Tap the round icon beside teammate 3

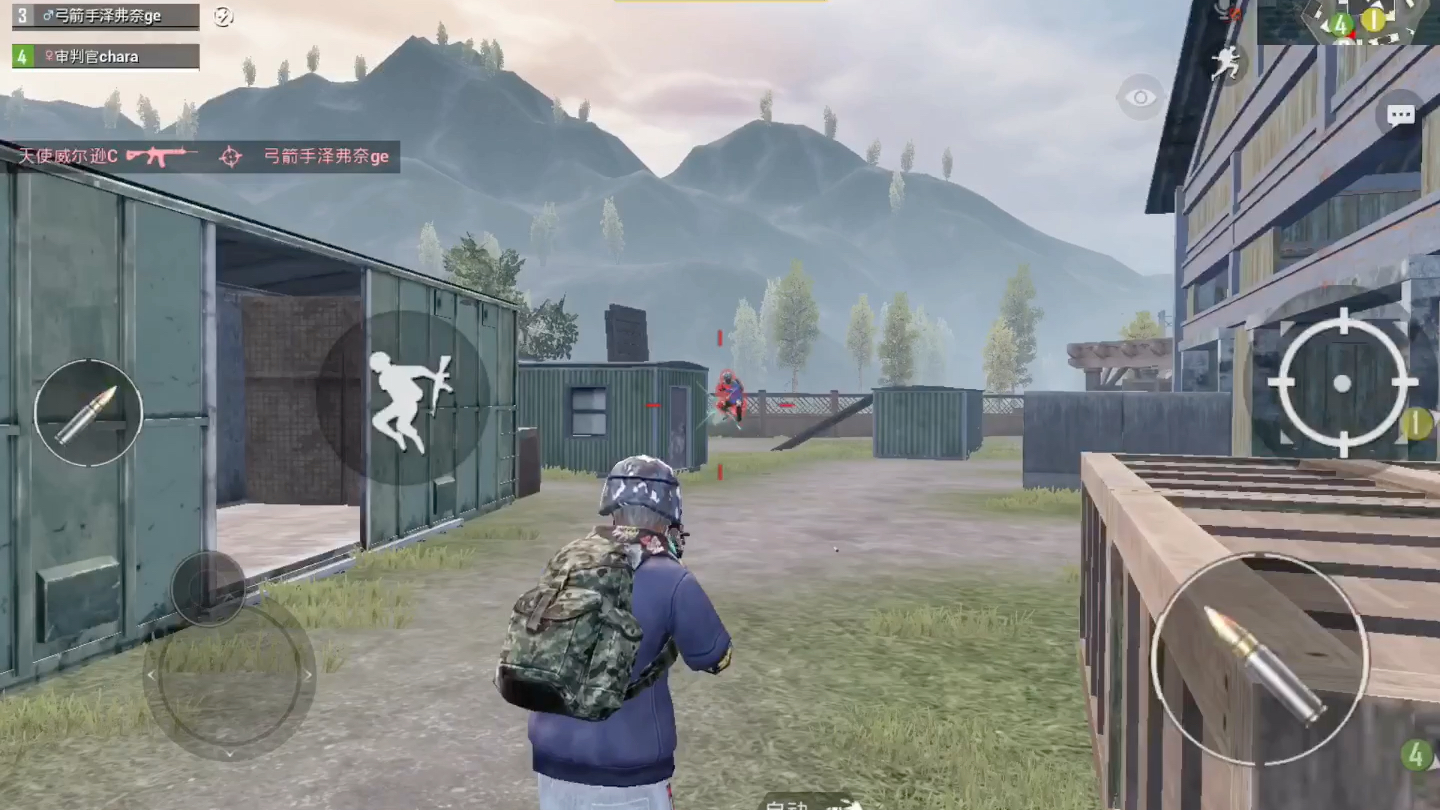click(224, 16)
